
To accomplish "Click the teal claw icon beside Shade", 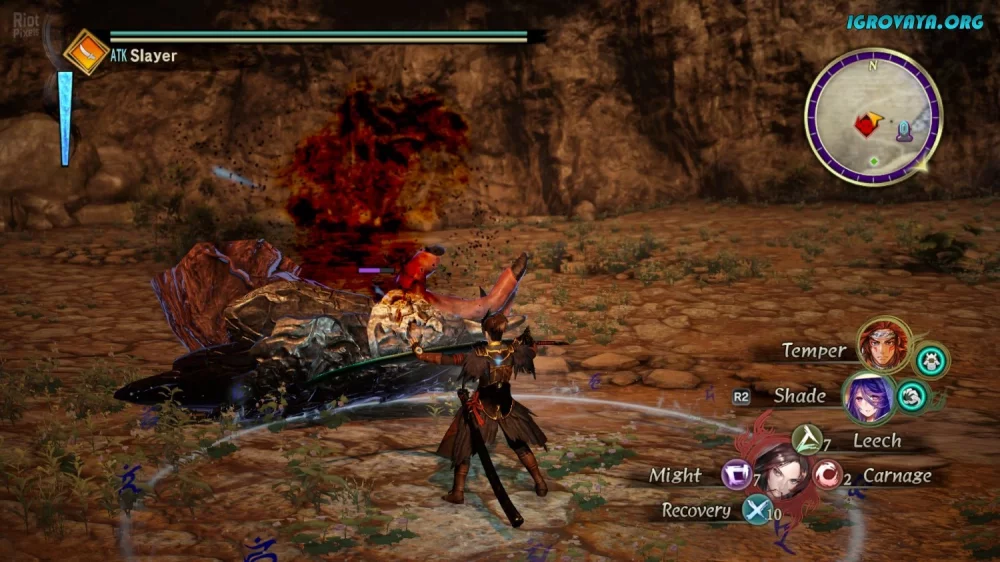I will click(911, 396).
